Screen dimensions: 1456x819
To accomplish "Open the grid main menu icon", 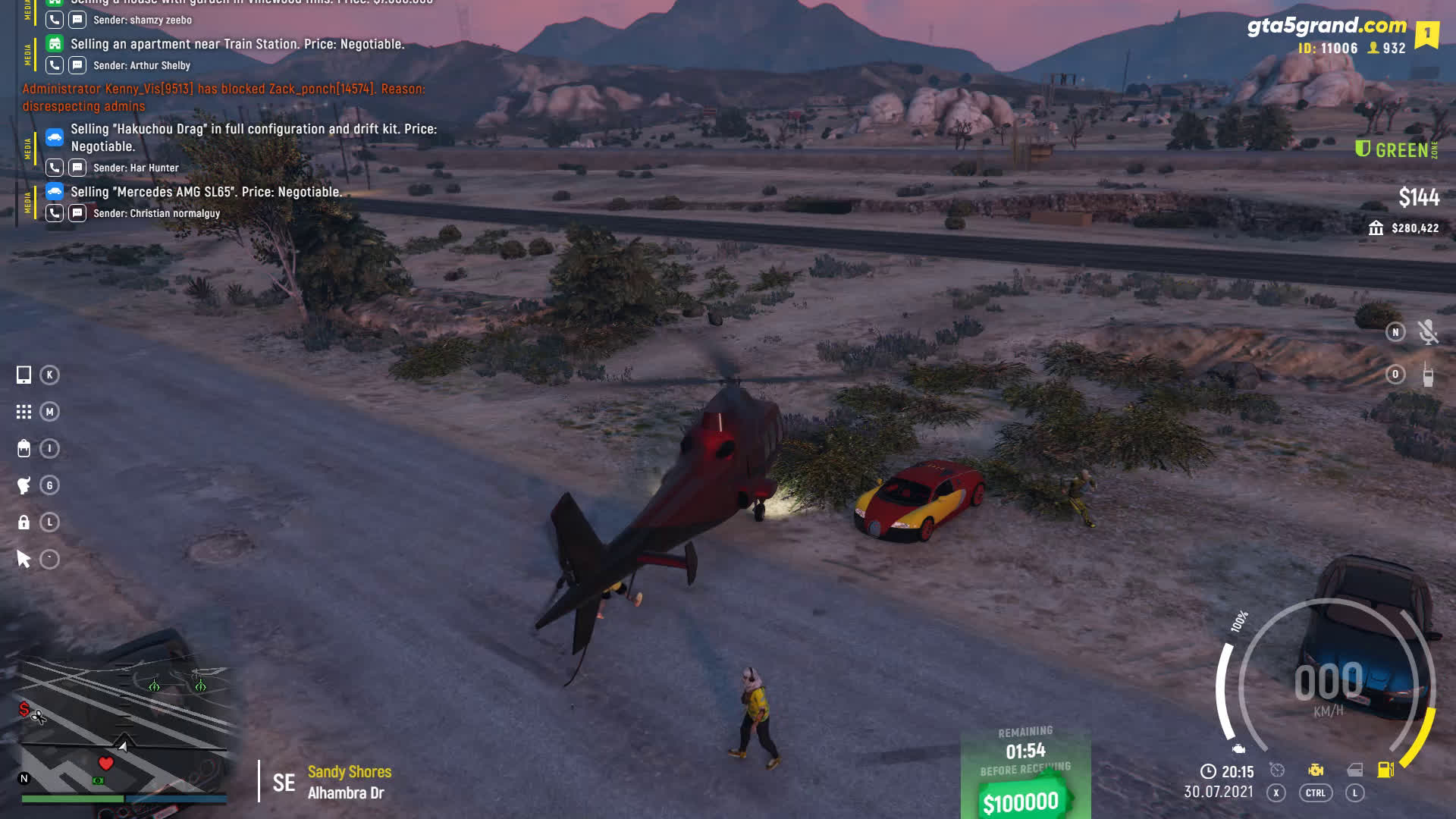I will [x=24, y=412].
